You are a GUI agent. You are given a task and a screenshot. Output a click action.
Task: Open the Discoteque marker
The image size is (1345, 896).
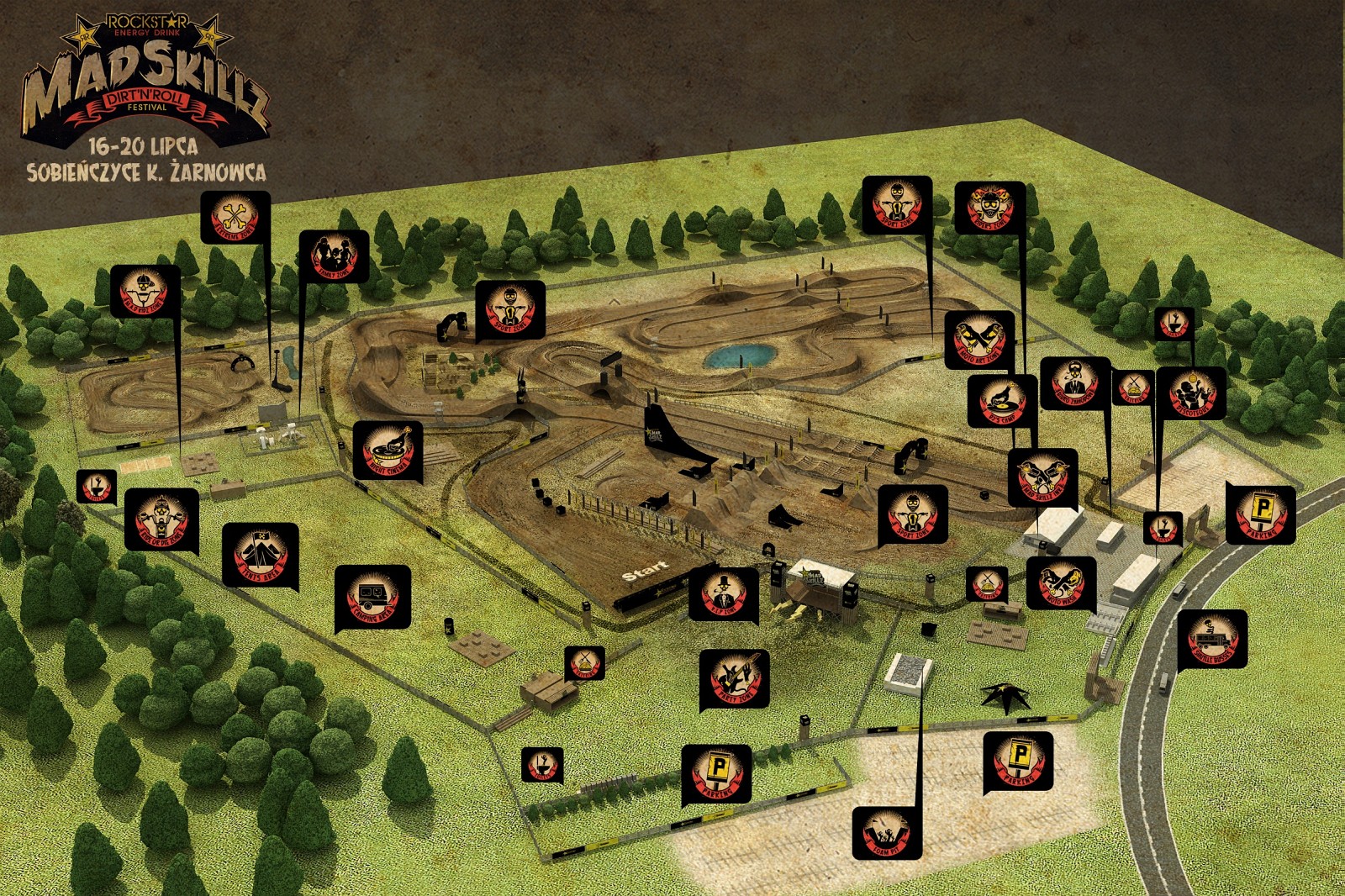coord(1191,393)
